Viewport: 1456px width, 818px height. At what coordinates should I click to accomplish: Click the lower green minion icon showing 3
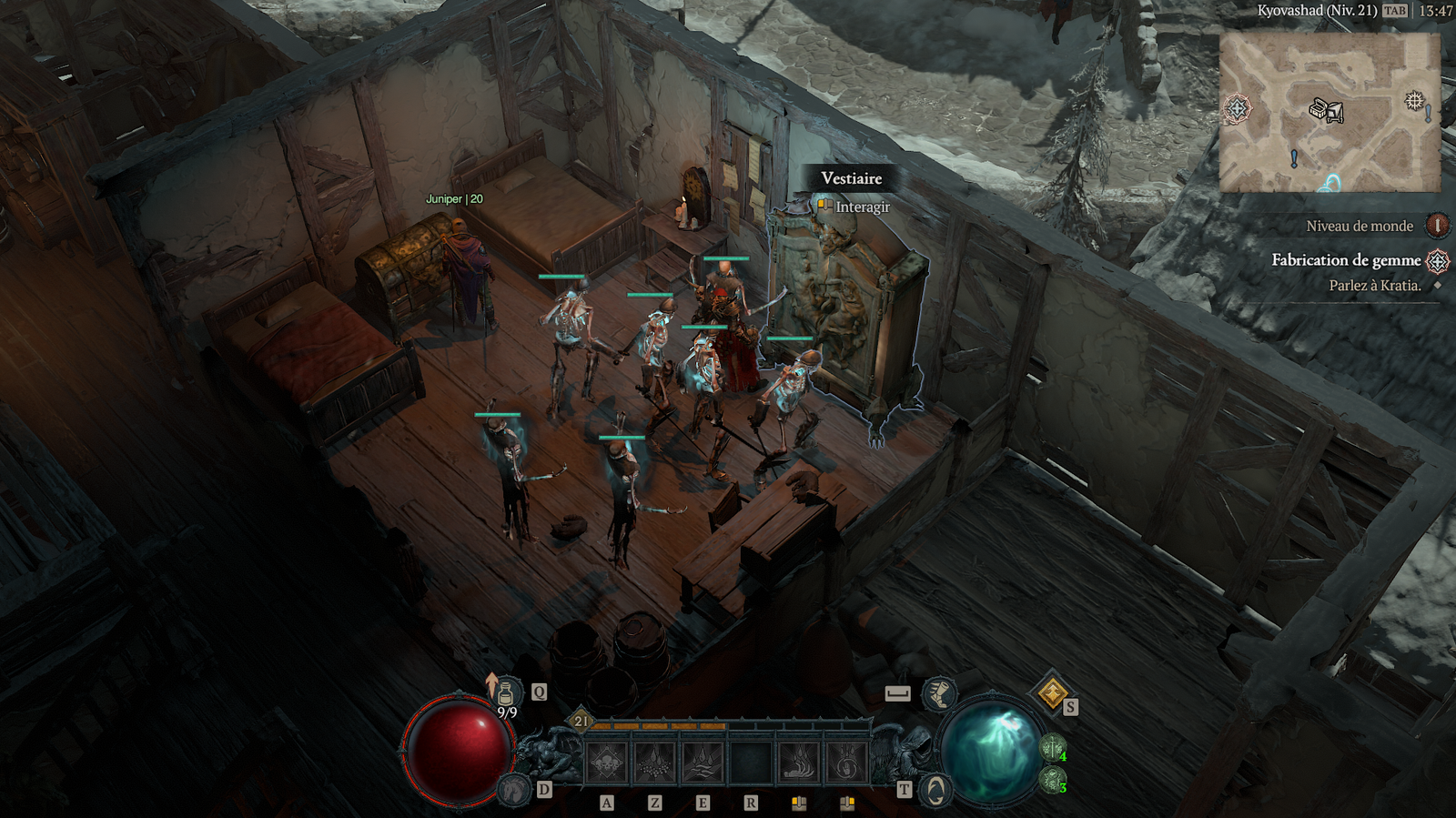[x=1053, y=780]
